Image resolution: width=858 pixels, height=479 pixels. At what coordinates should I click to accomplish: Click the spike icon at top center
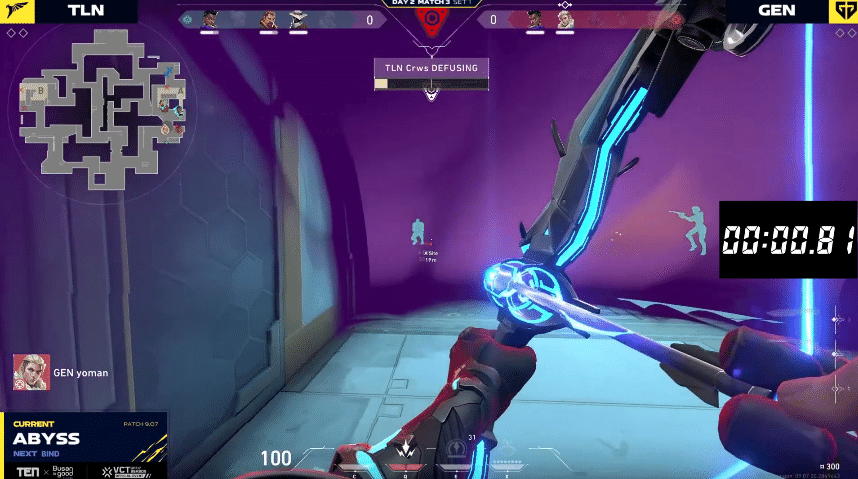tap(430, 22)
